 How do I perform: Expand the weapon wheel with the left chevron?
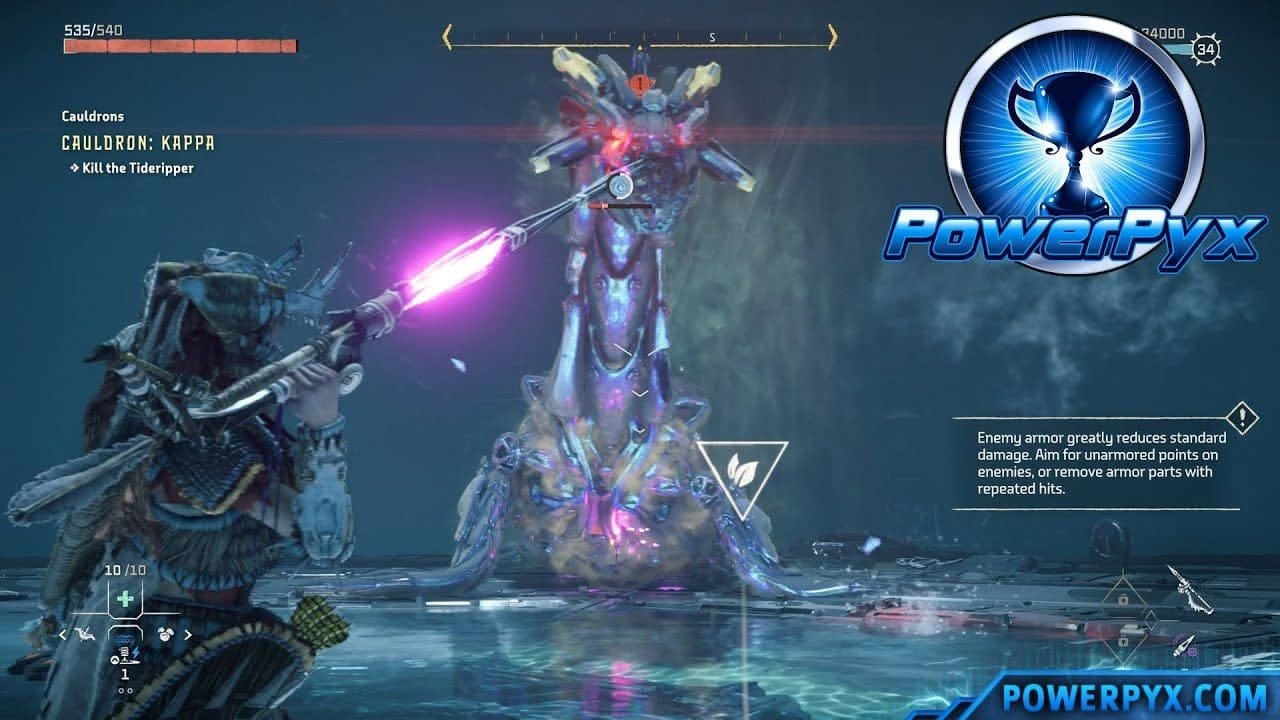coord(62,635)
